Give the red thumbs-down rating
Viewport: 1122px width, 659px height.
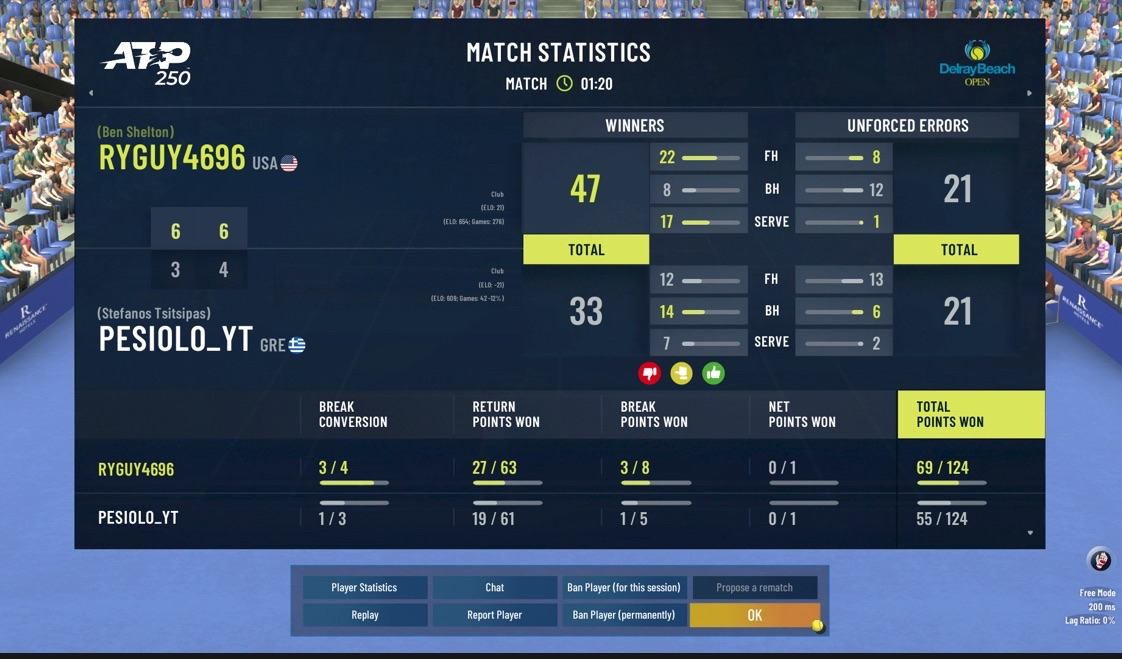[x=650, y=374]
